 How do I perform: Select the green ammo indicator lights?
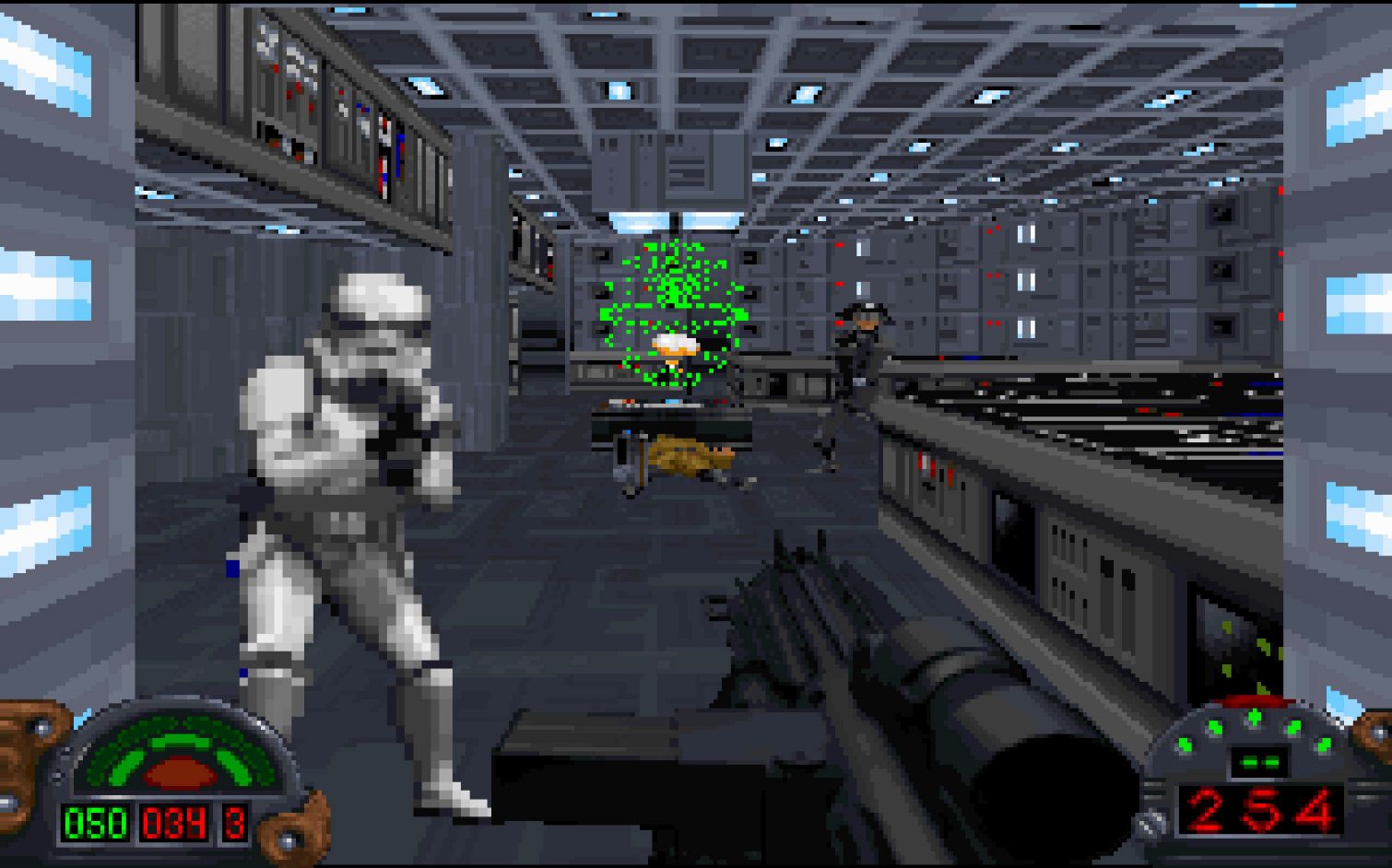click(x=1254, y=728)
